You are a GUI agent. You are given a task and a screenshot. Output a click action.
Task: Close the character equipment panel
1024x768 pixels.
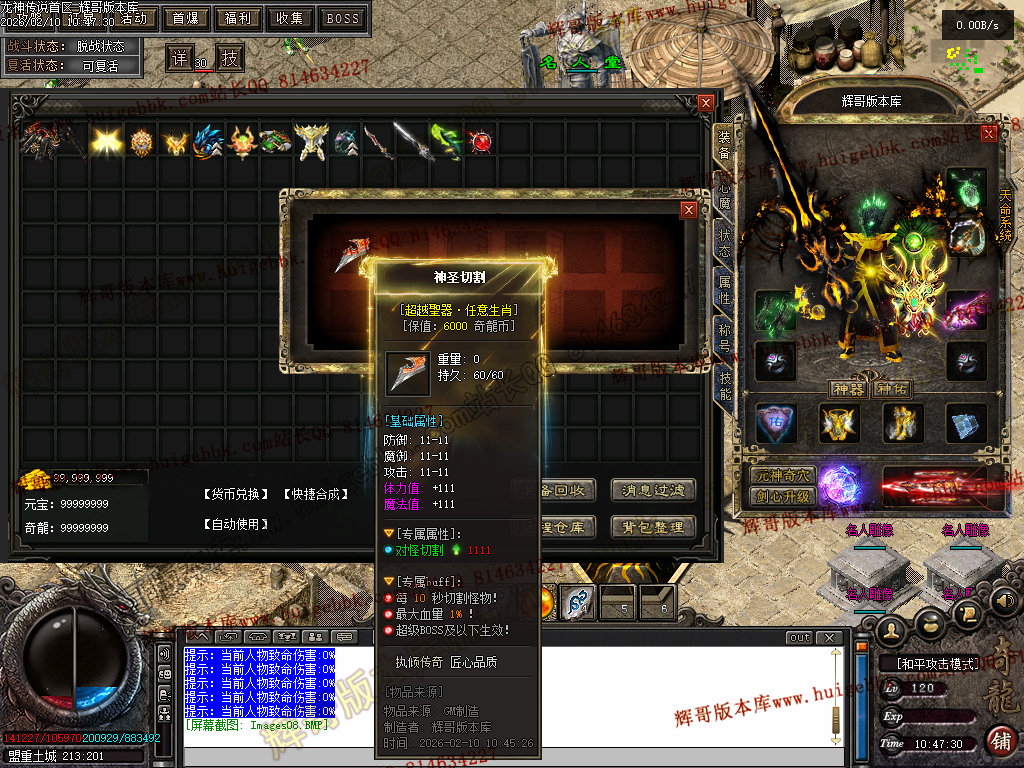point(989,134)
